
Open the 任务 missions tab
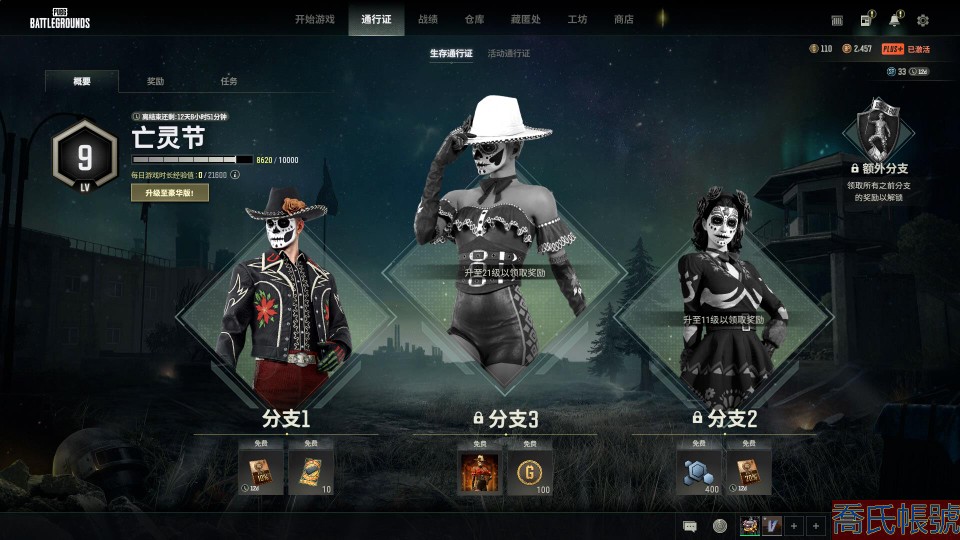coord(229,81)
